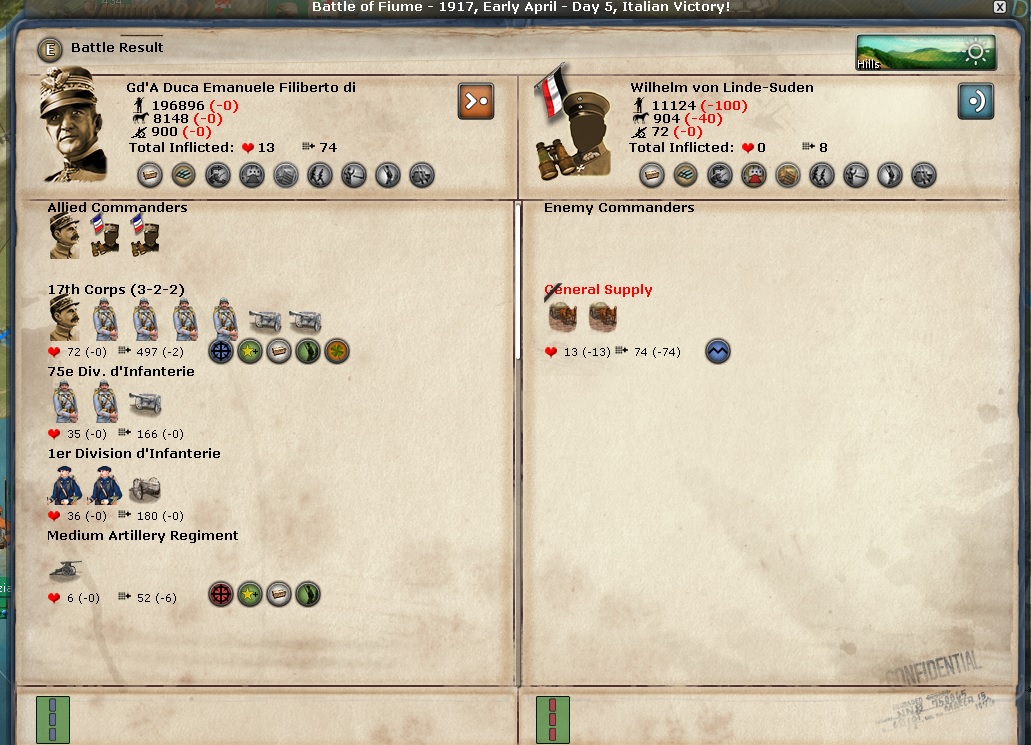Click the blue crosshair icon for 17th Corps
1031x745 pixels.
pyautogui.click(x=221, y=351)
